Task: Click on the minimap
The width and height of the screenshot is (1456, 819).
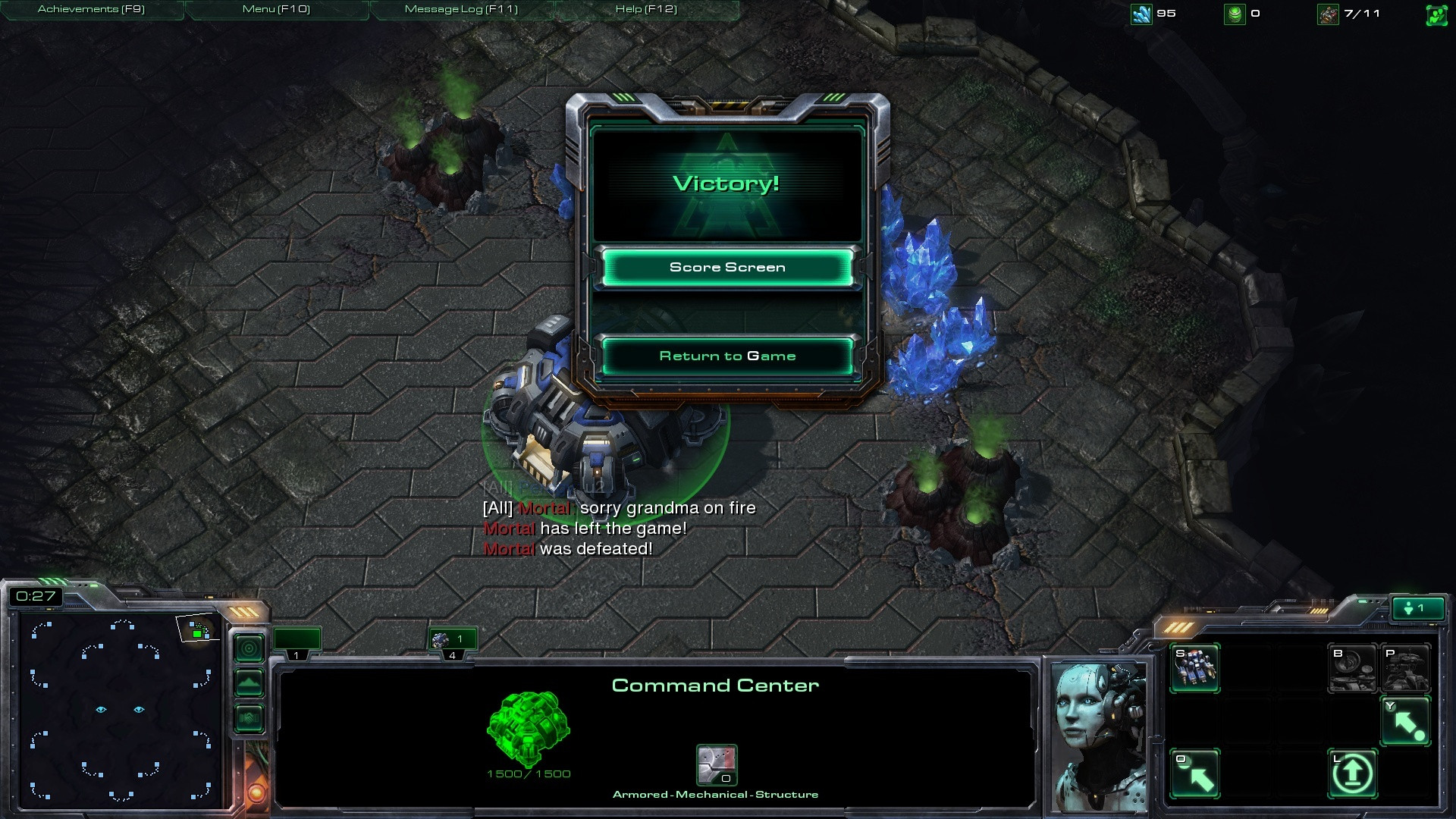Action: click(x=120, y=709)
